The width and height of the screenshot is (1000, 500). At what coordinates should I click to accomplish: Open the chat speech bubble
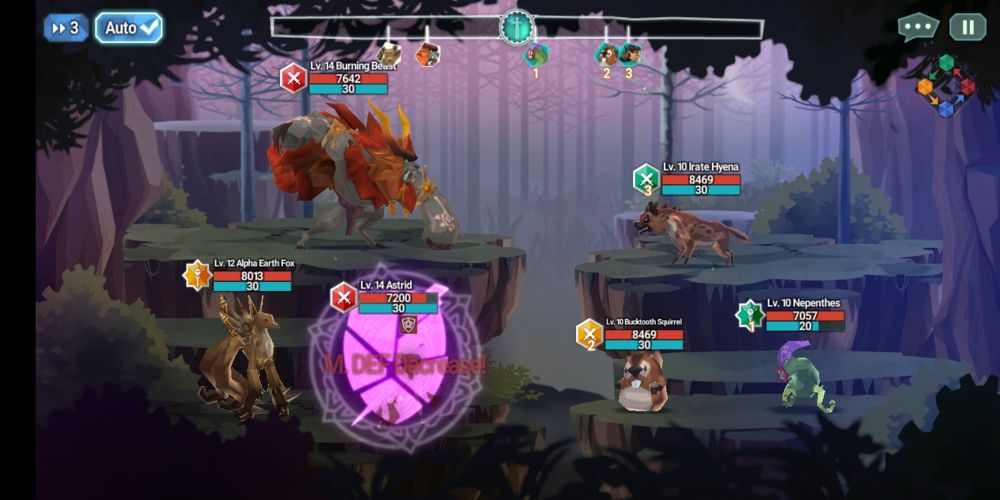(x=917, y=27)
